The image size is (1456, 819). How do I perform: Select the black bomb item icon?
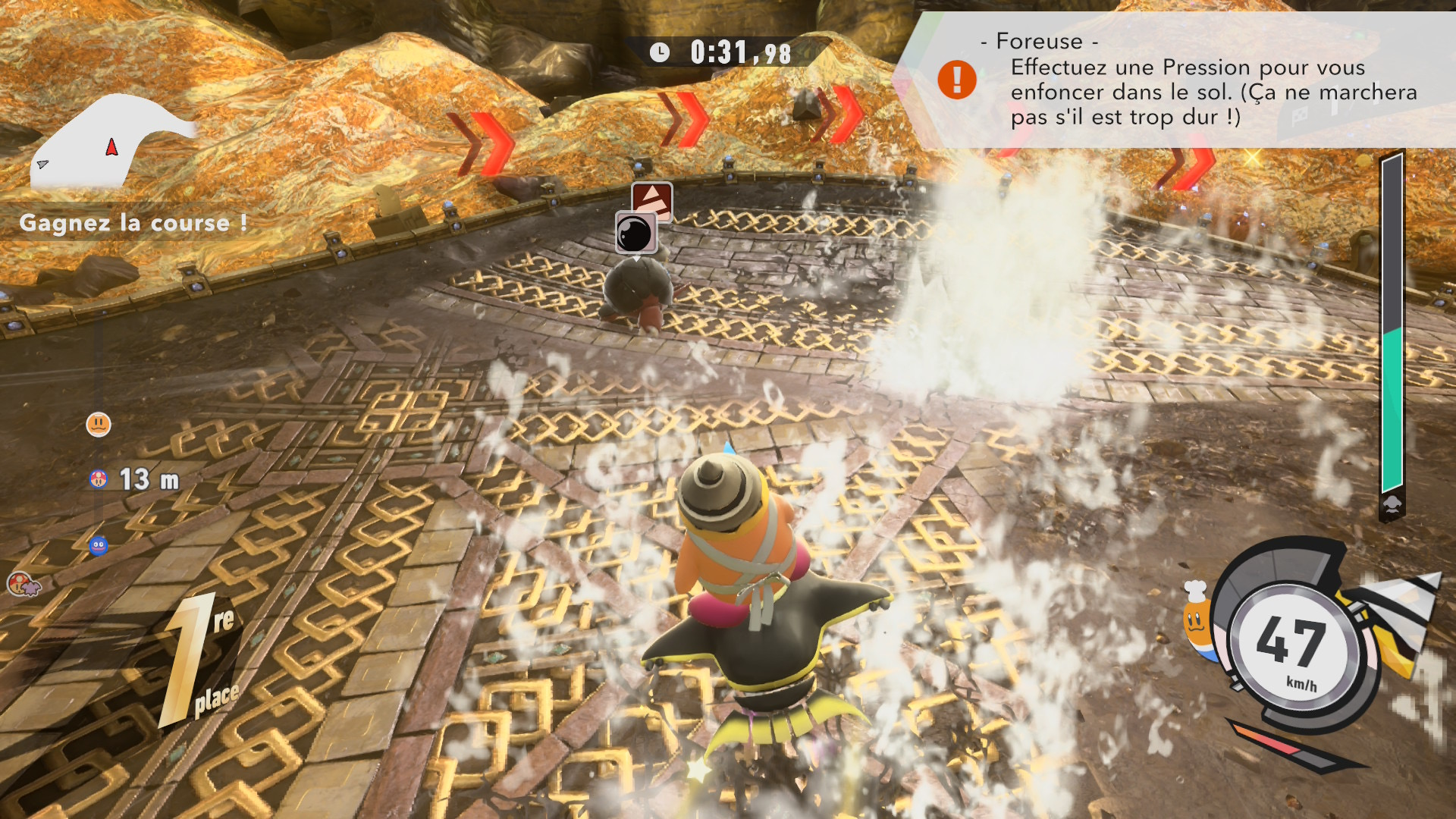pyautogui.click(x=635, y=232)
